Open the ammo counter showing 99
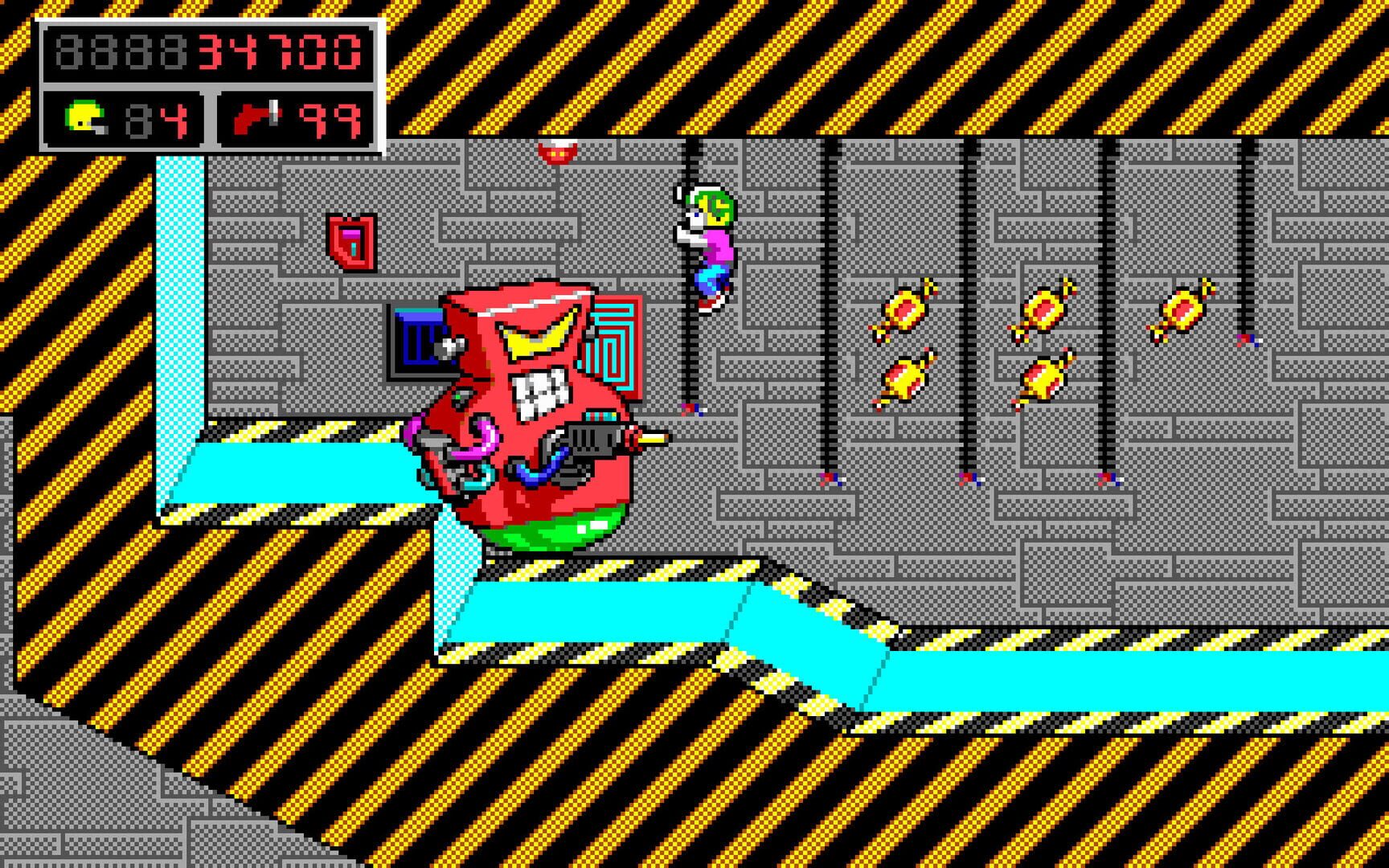The image size is (1389, 868). click(334, 121)
